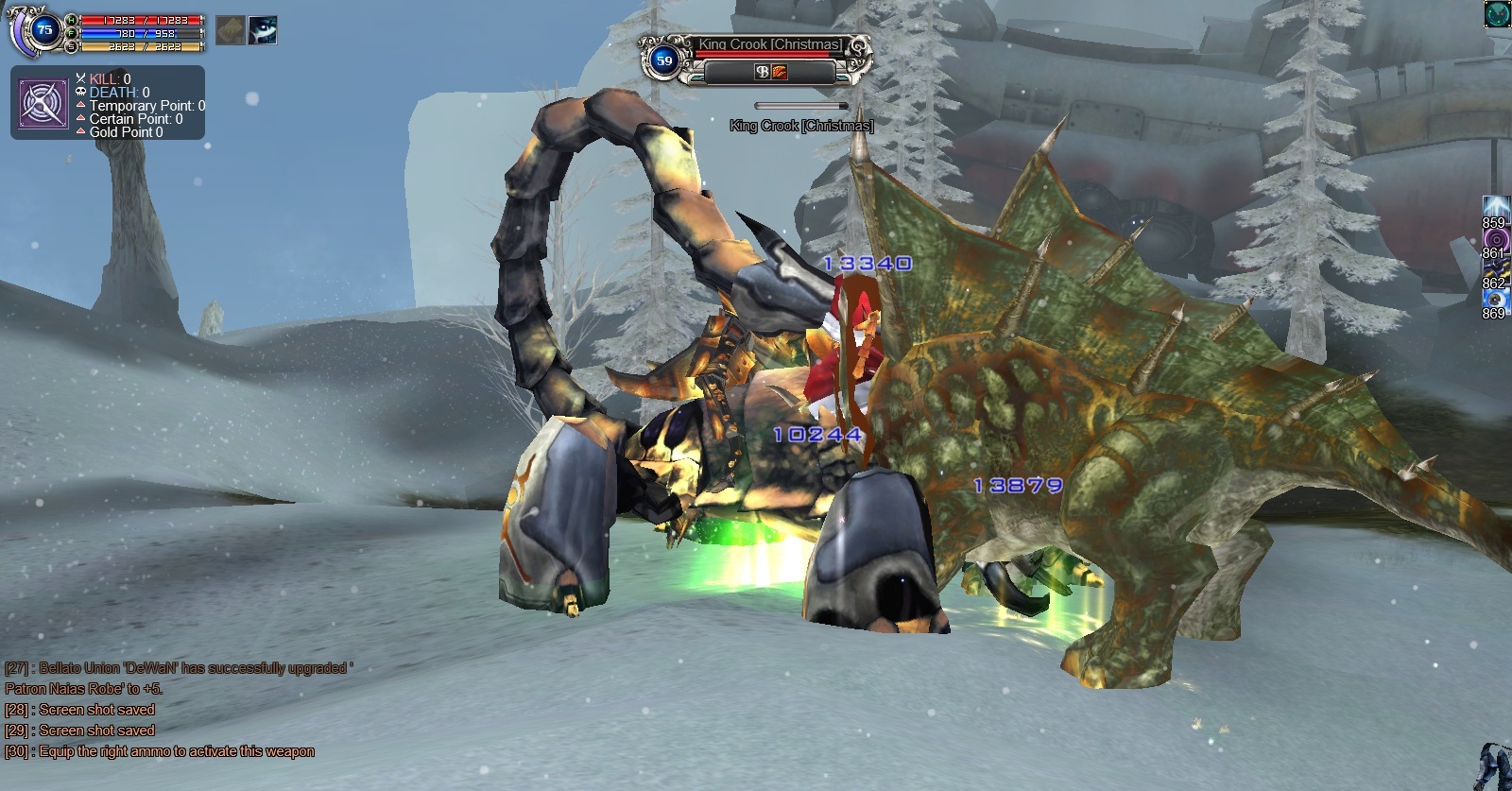Use the blue arrow skill numbered 859

[x=1494, y=207]
